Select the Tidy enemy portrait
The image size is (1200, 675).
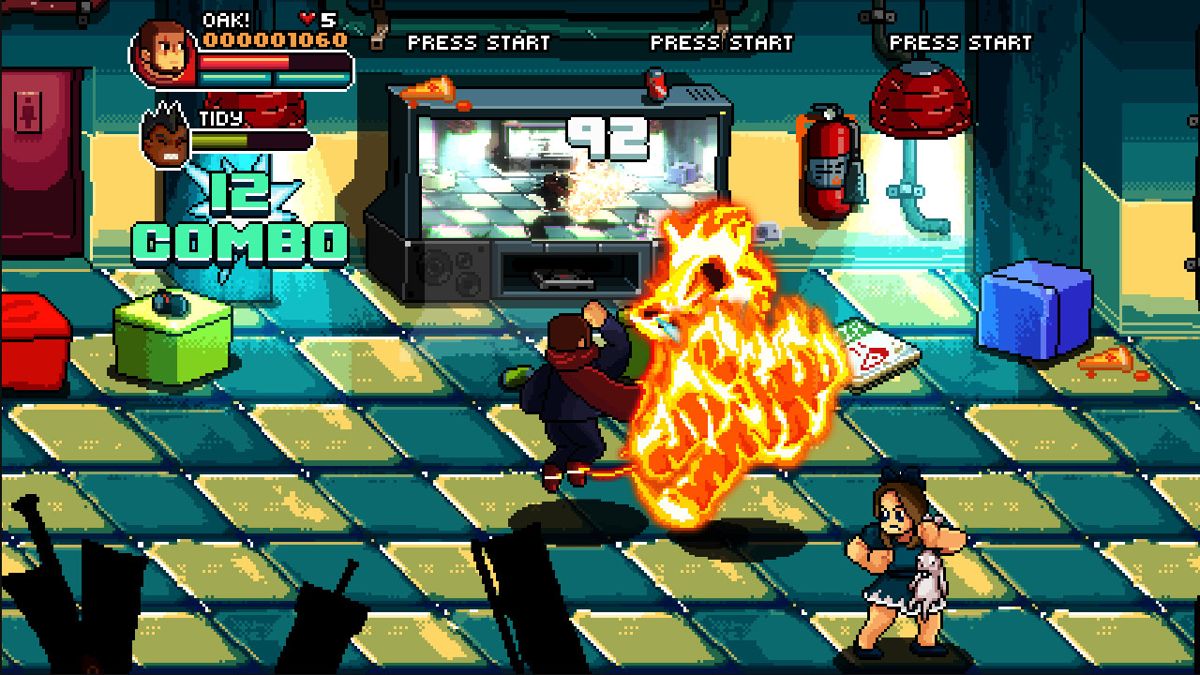tap(166, 140)
